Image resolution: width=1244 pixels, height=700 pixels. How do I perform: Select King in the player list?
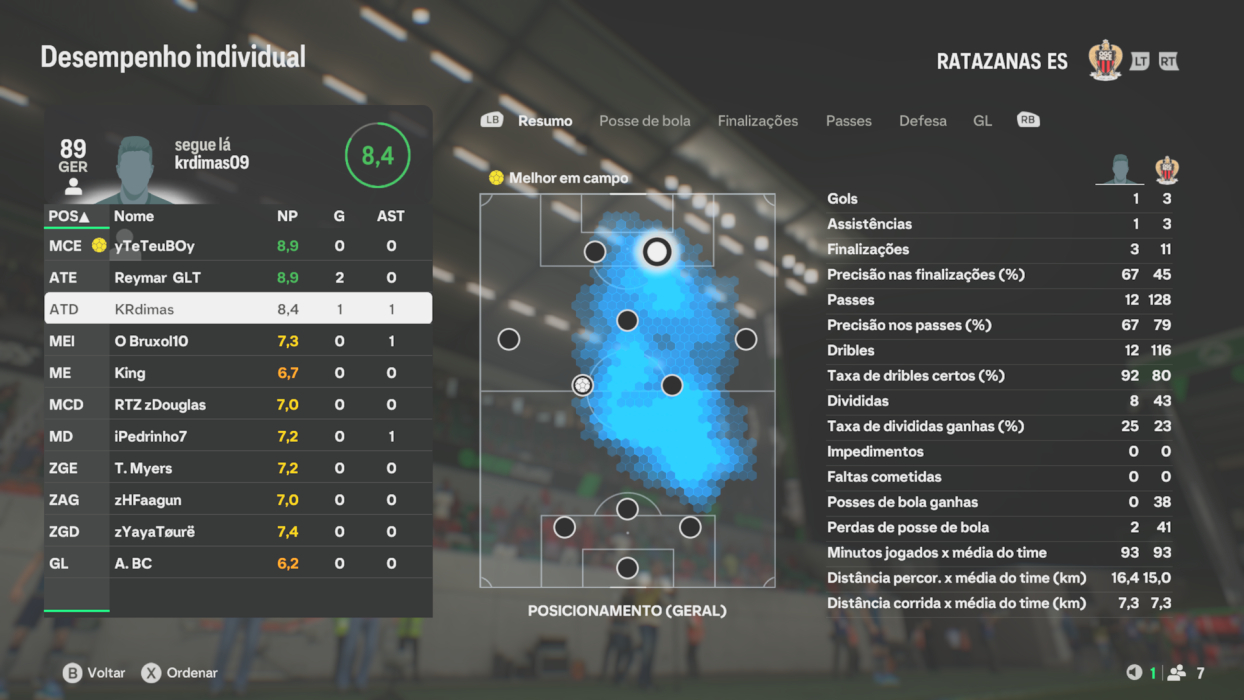point(238,373)
